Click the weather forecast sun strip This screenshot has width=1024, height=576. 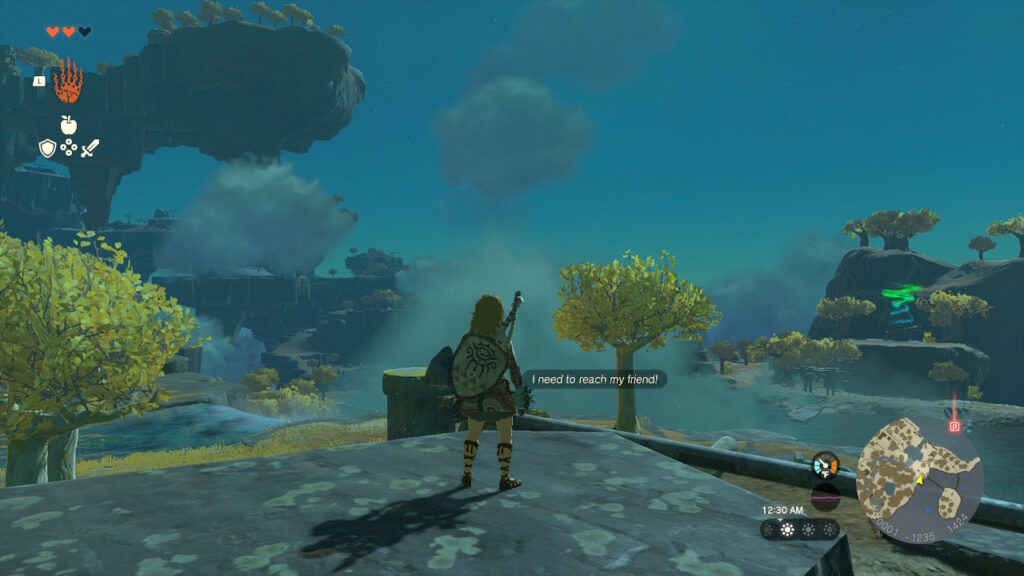point(799,529)
